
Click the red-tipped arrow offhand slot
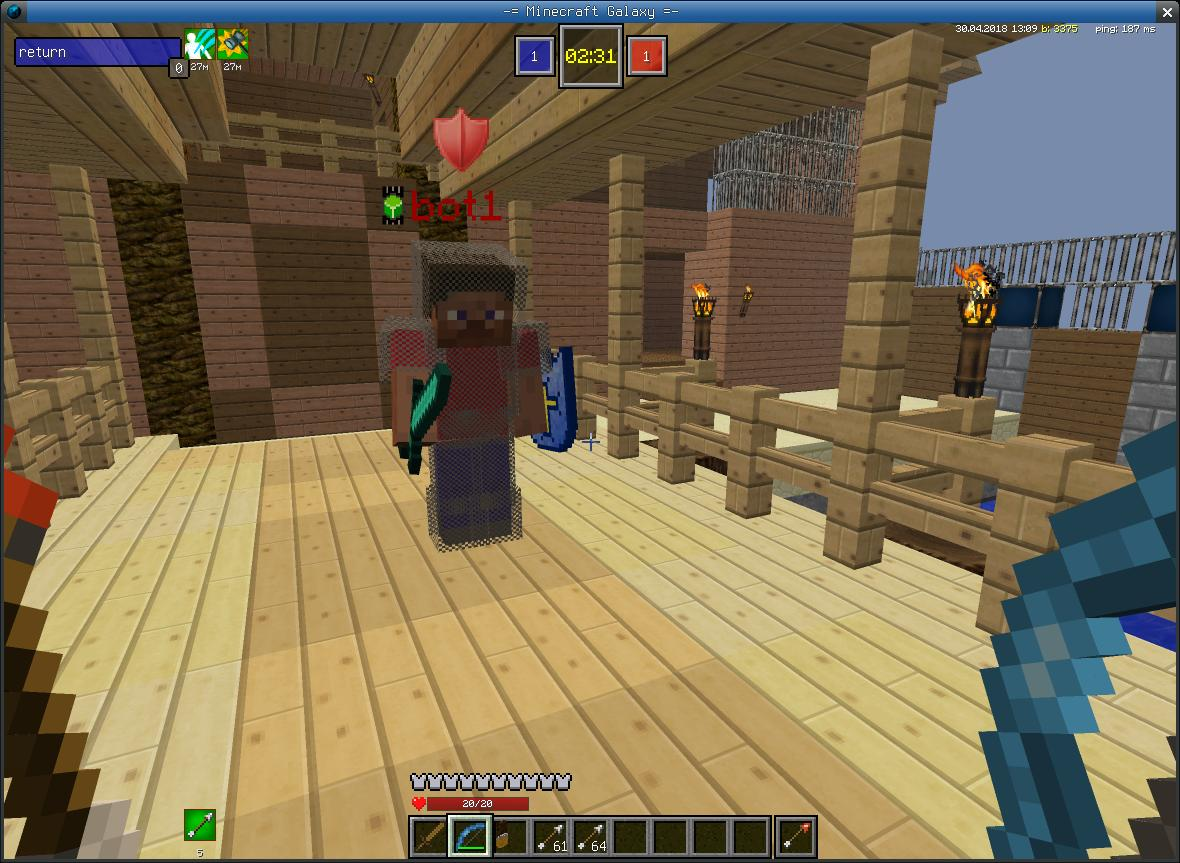coord(796,837)
